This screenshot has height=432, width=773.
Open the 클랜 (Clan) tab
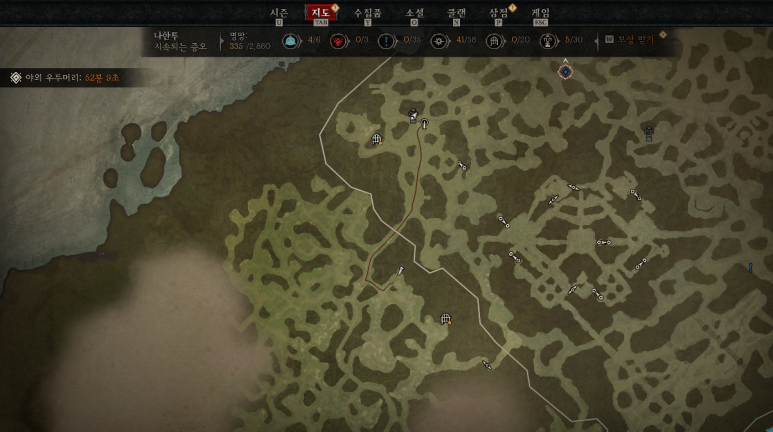tap(456, 13)
